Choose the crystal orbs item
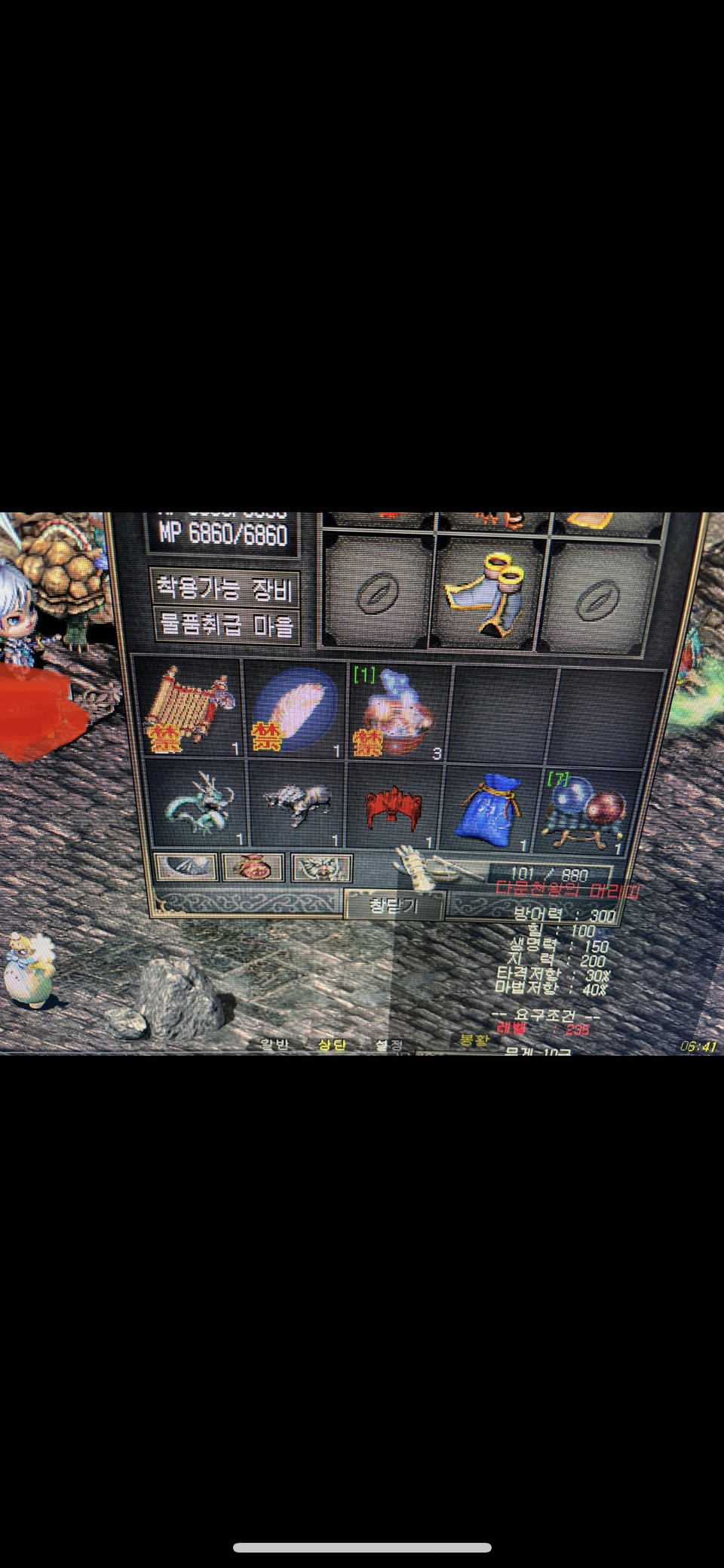This screenshot has width=724, height=1568. 586,809
